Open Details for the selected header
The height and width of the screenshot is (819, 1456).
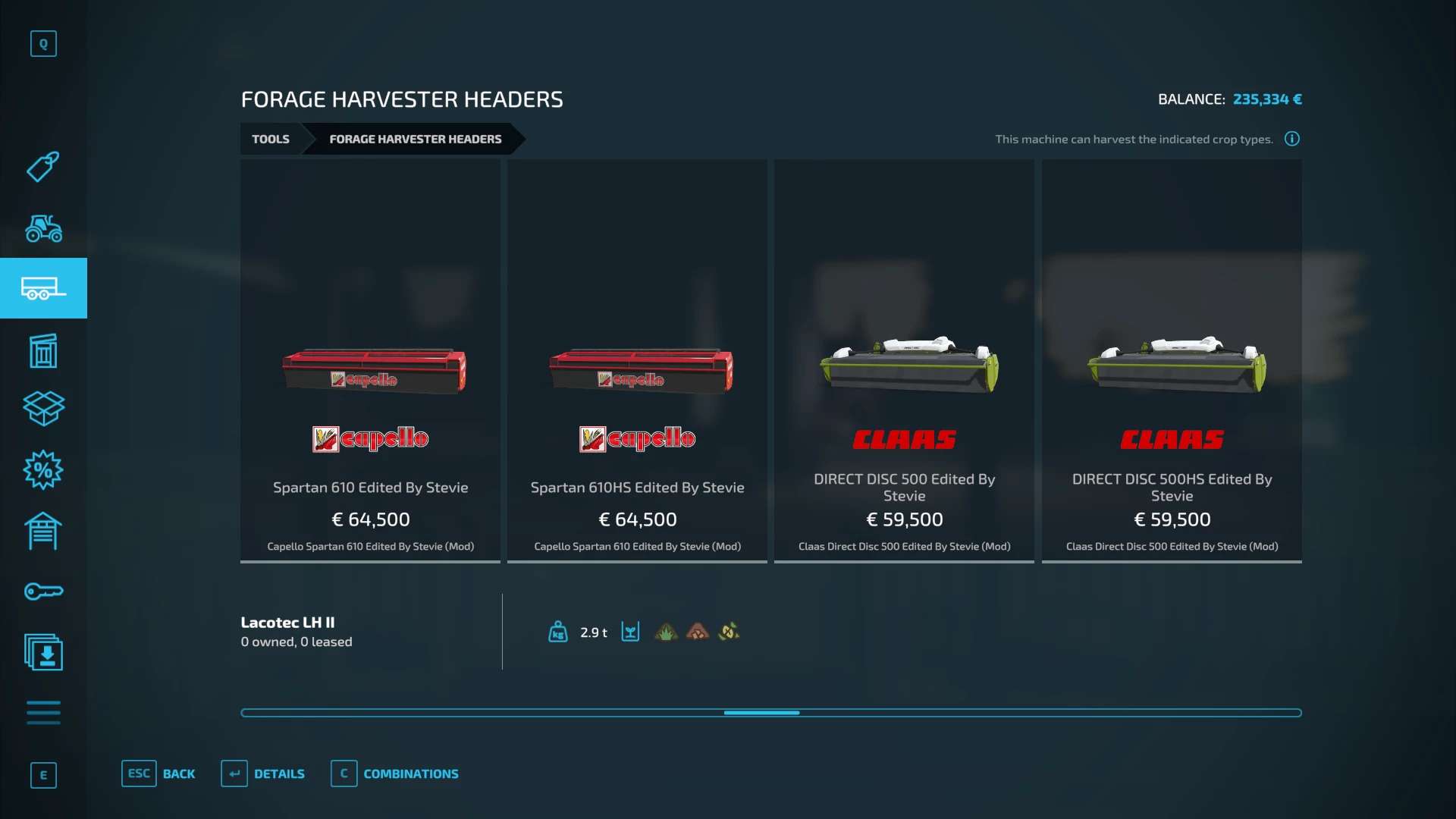(x=263, y=773)
